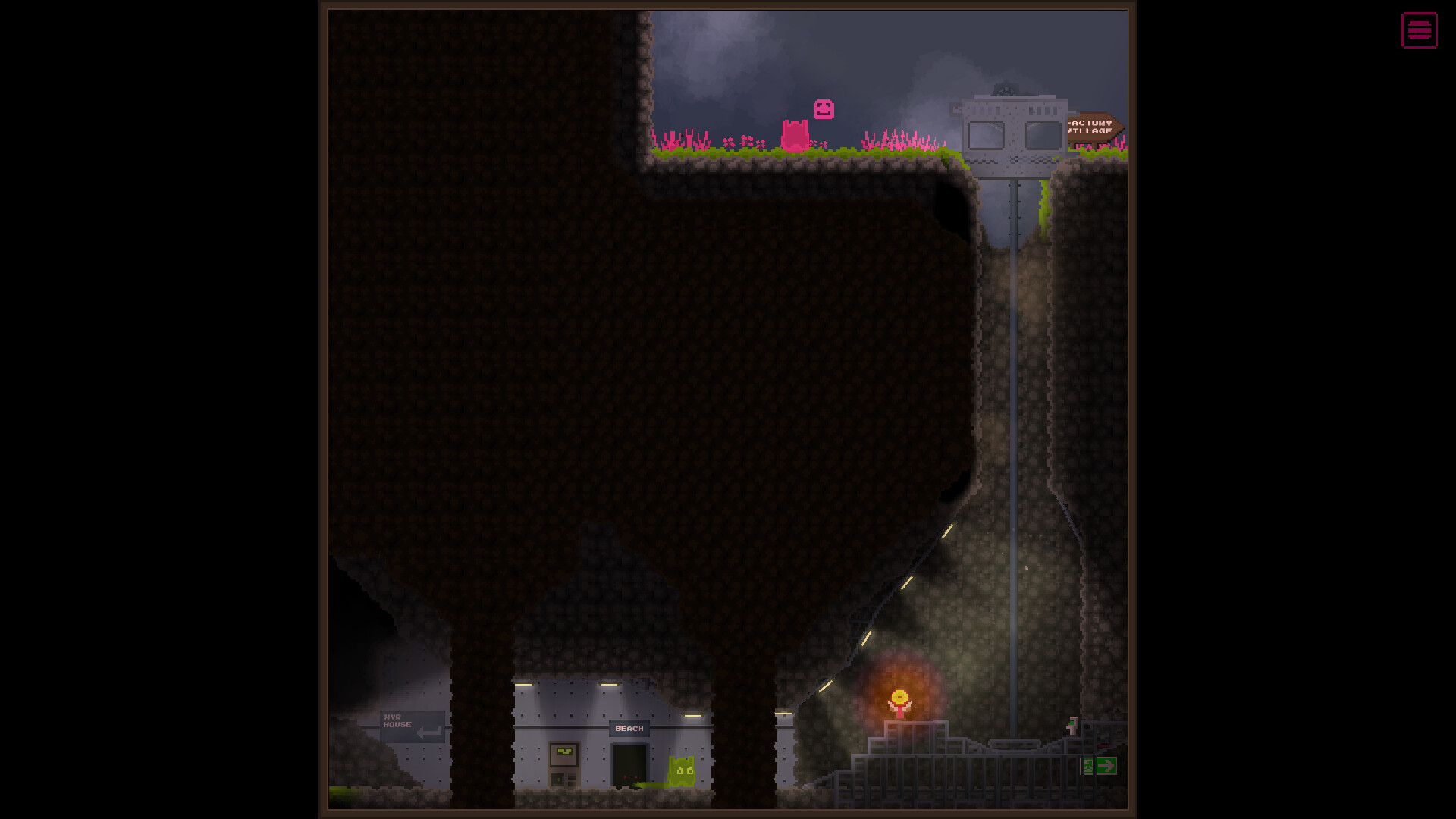The image size is (1456, 819).
Task: Open the hamburger menu in the top-right corner
Action: point(1419,31)
